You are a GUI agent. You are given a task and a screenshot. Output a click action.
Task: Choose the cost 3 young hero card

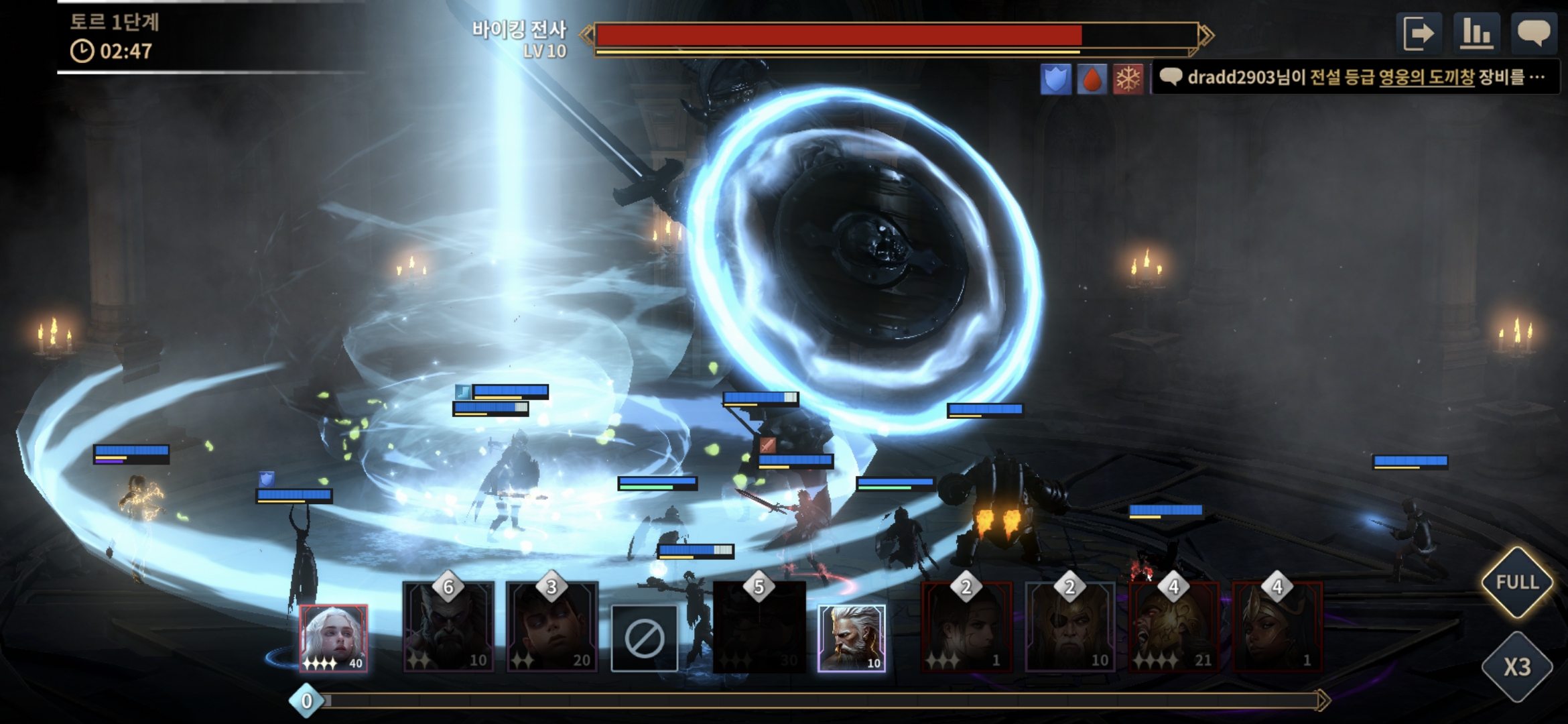(x=551, y=627)
